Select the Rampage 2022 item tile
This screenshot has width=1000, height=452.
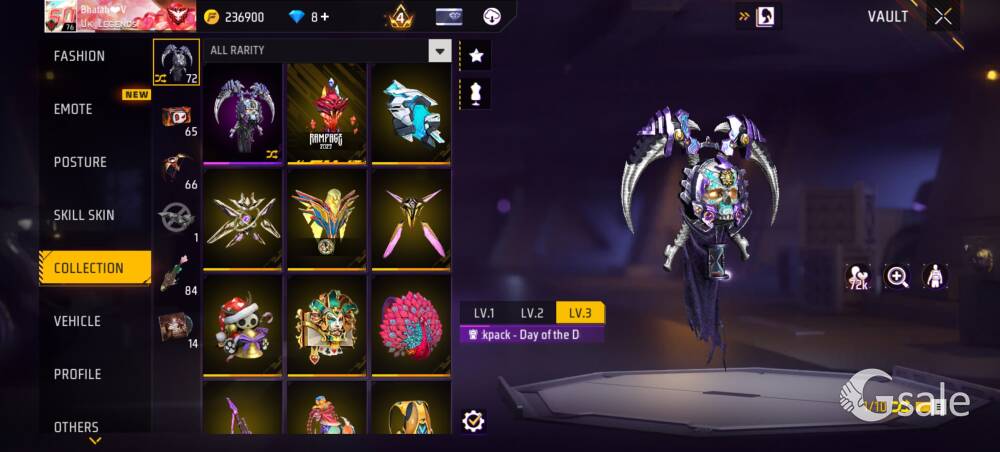327,113
